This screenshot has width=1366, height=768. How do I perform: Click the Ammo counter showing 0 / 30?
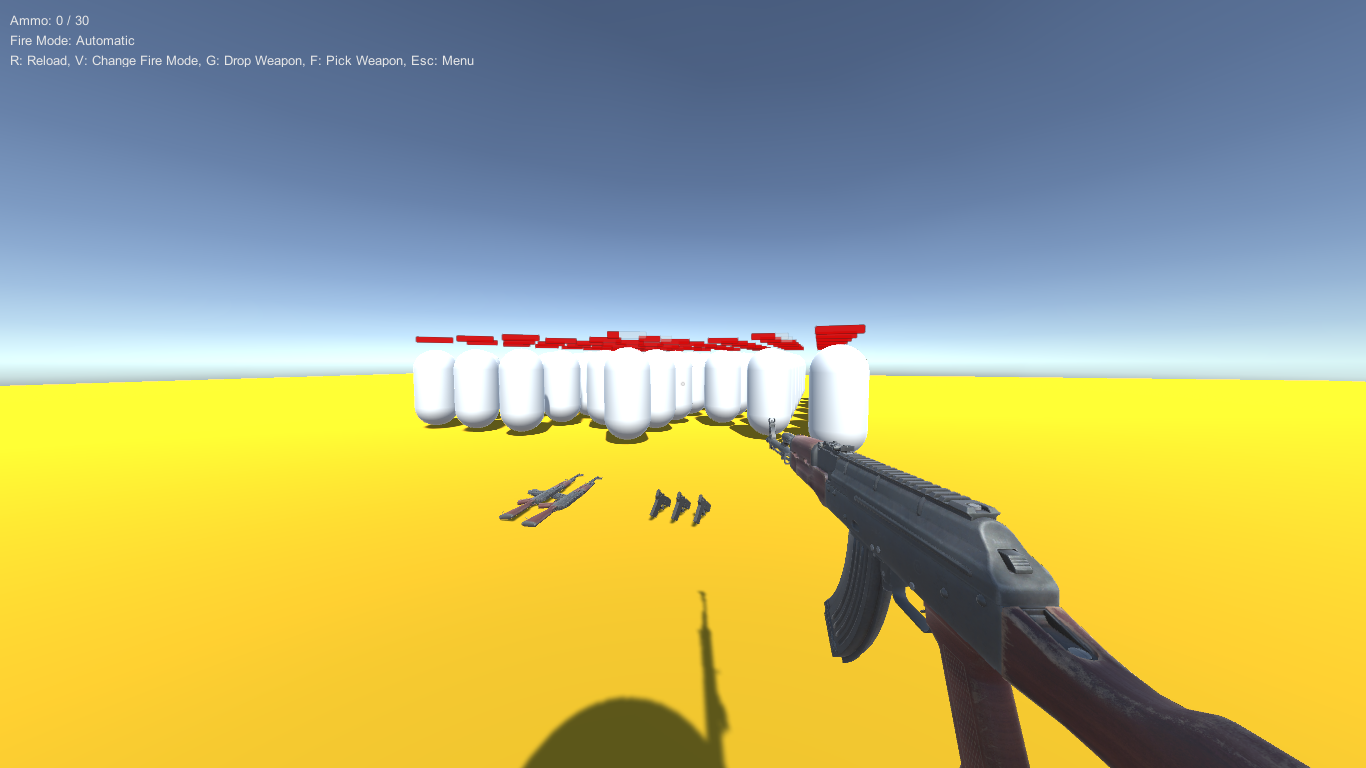(49, 20)
